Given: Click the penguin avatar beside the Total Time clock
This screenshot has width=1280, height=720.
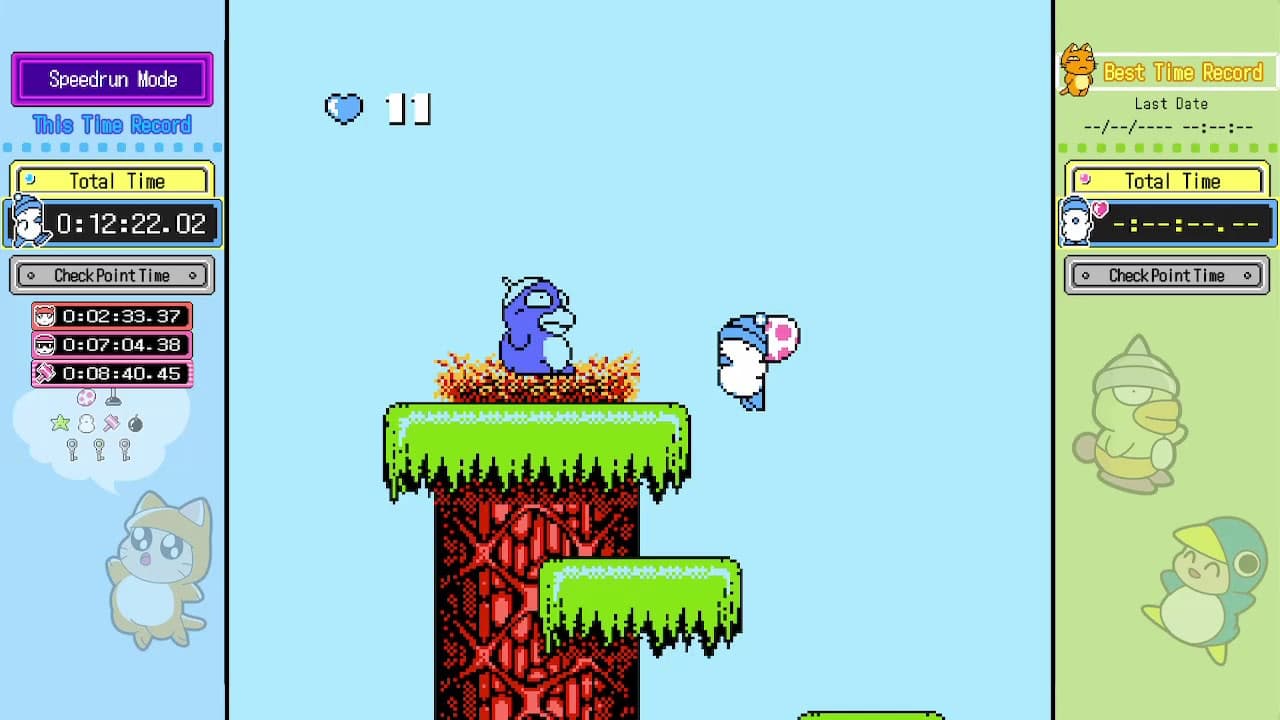Looking at the screenshot, I should pos(28,222).
